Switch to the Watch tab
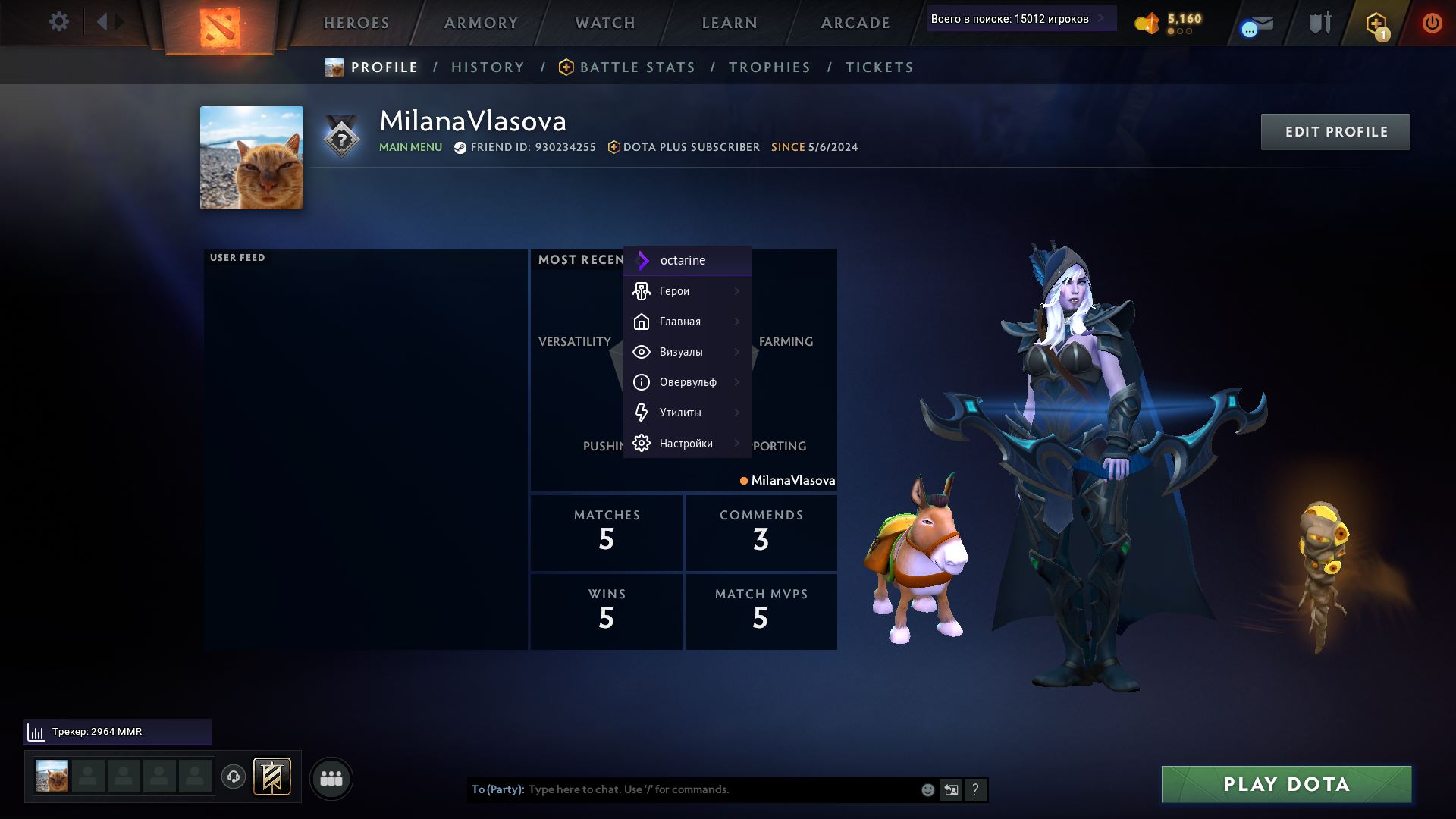This screenshot has width=1456, height=819. [605, 23]
